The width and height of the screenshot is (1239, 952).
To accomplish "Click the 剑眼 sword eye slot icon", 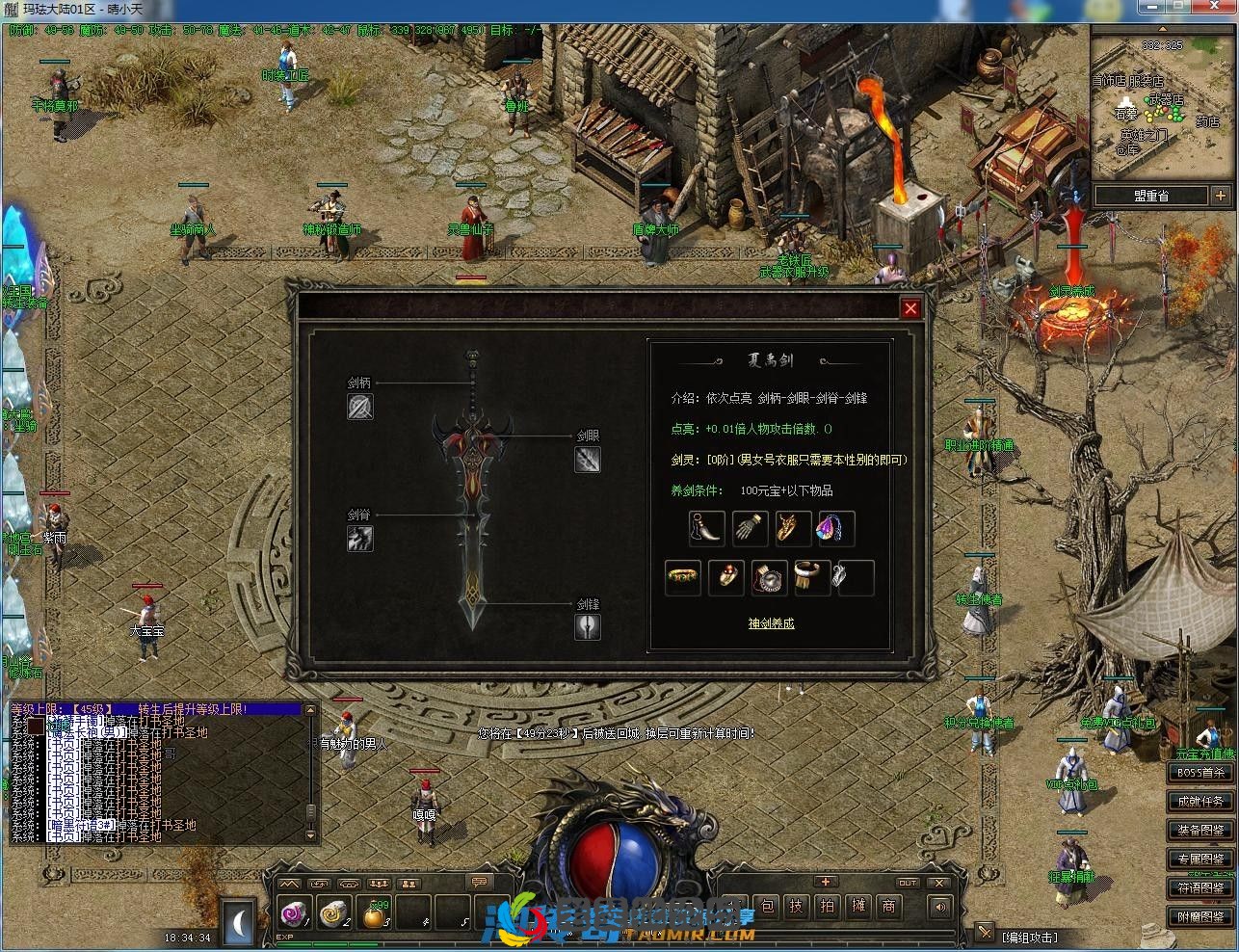I will tap(588, 460).
